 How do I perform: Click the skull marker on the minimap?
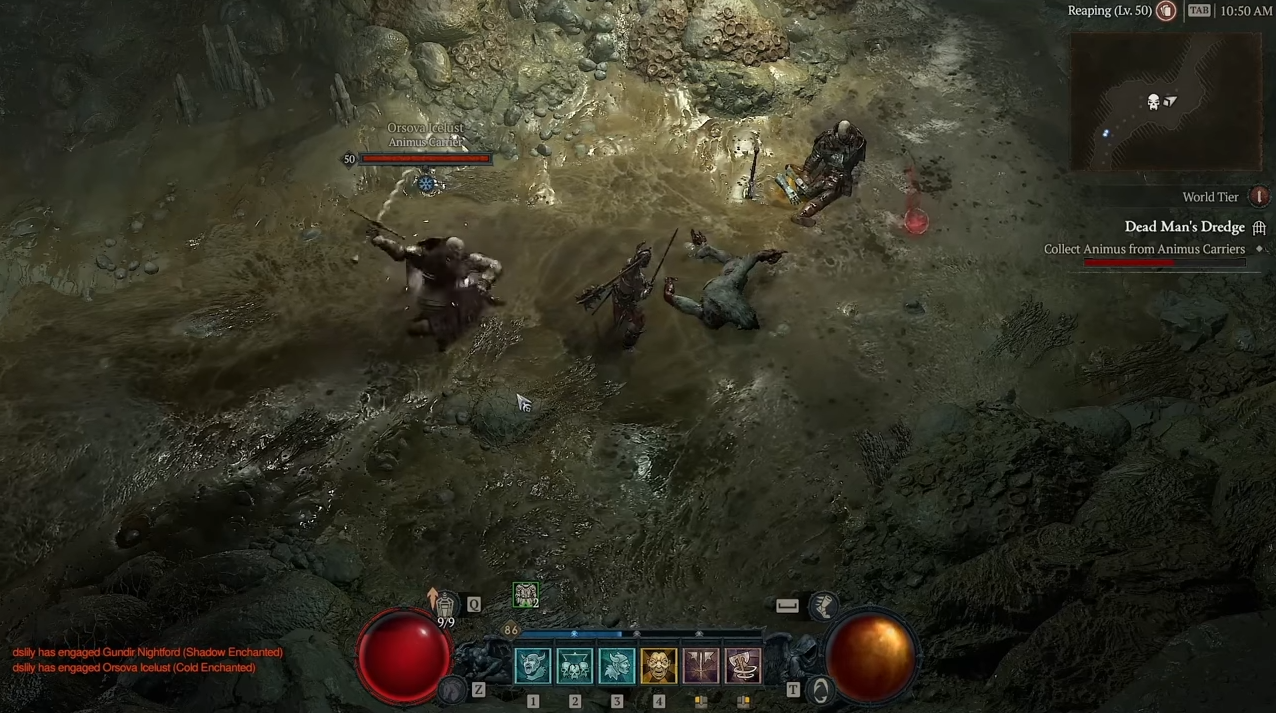point(1153,102)
